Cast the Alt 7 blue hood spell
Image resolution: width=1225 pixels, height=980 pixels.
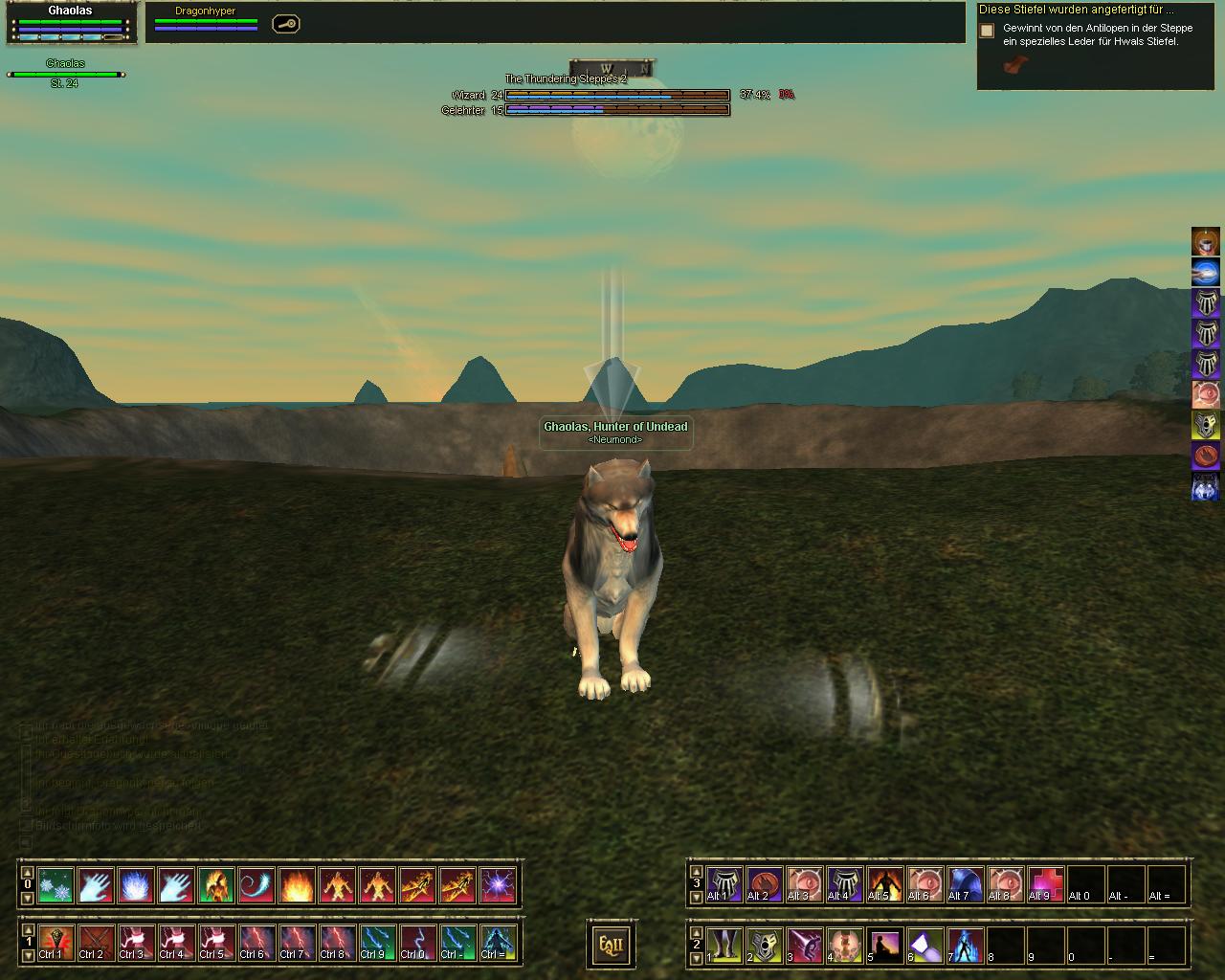click(965, 884)
